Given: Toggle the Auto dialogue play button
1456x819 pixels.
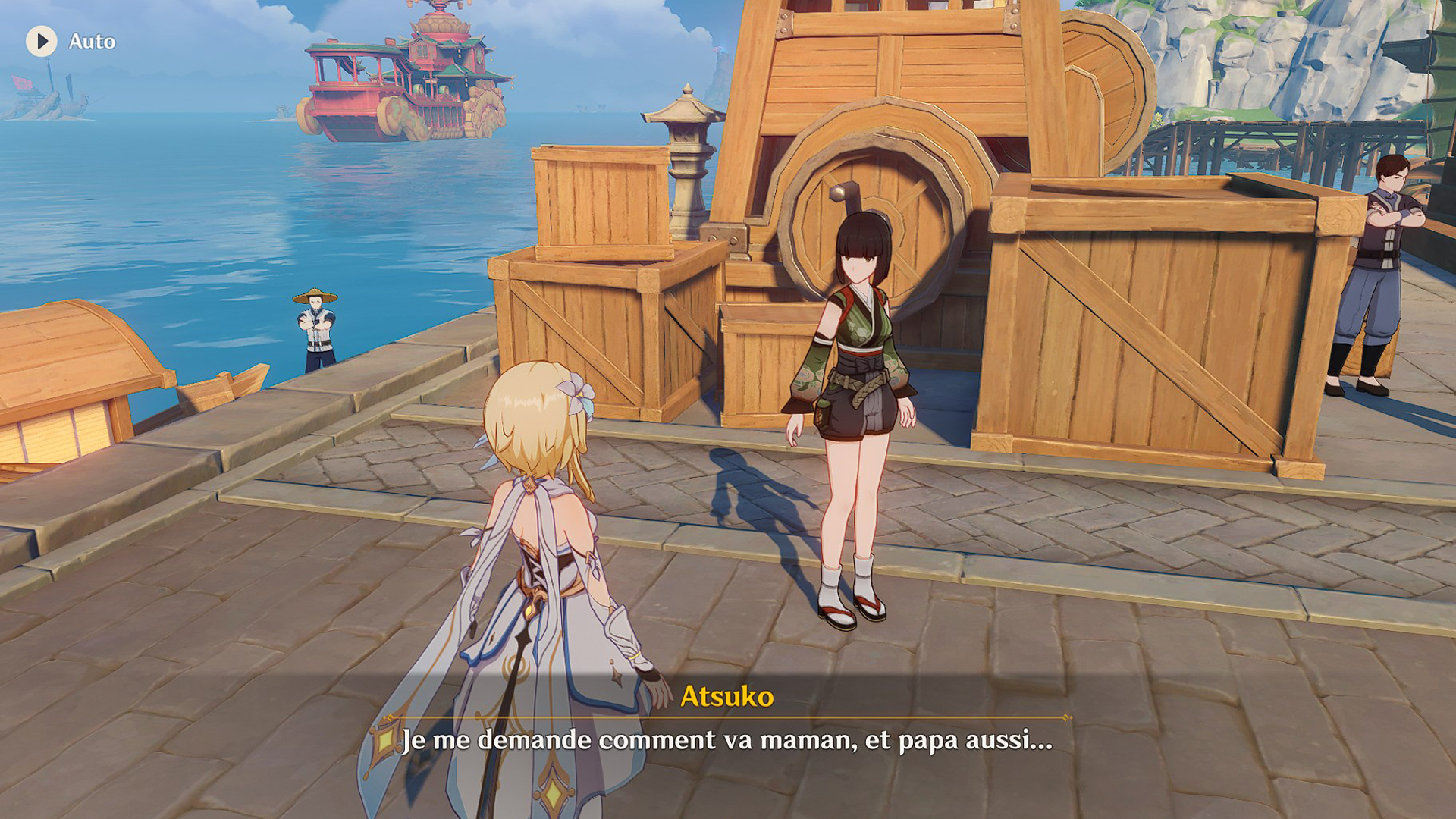Looking at the screenshot, I should [x=42, y=41].
